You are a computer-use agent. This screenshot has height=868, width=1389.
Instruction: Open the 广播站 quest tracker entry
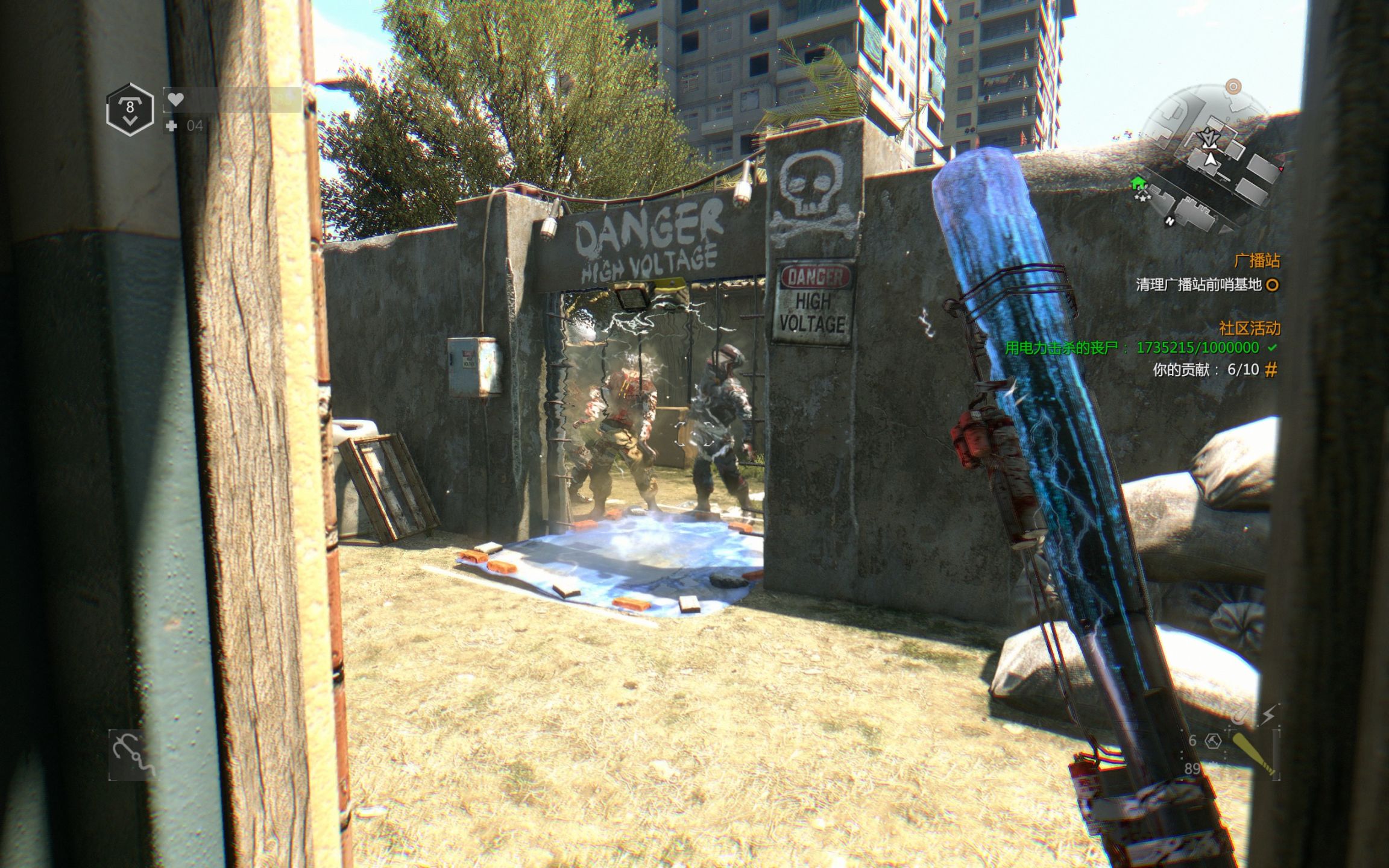tap(1256, 260)
